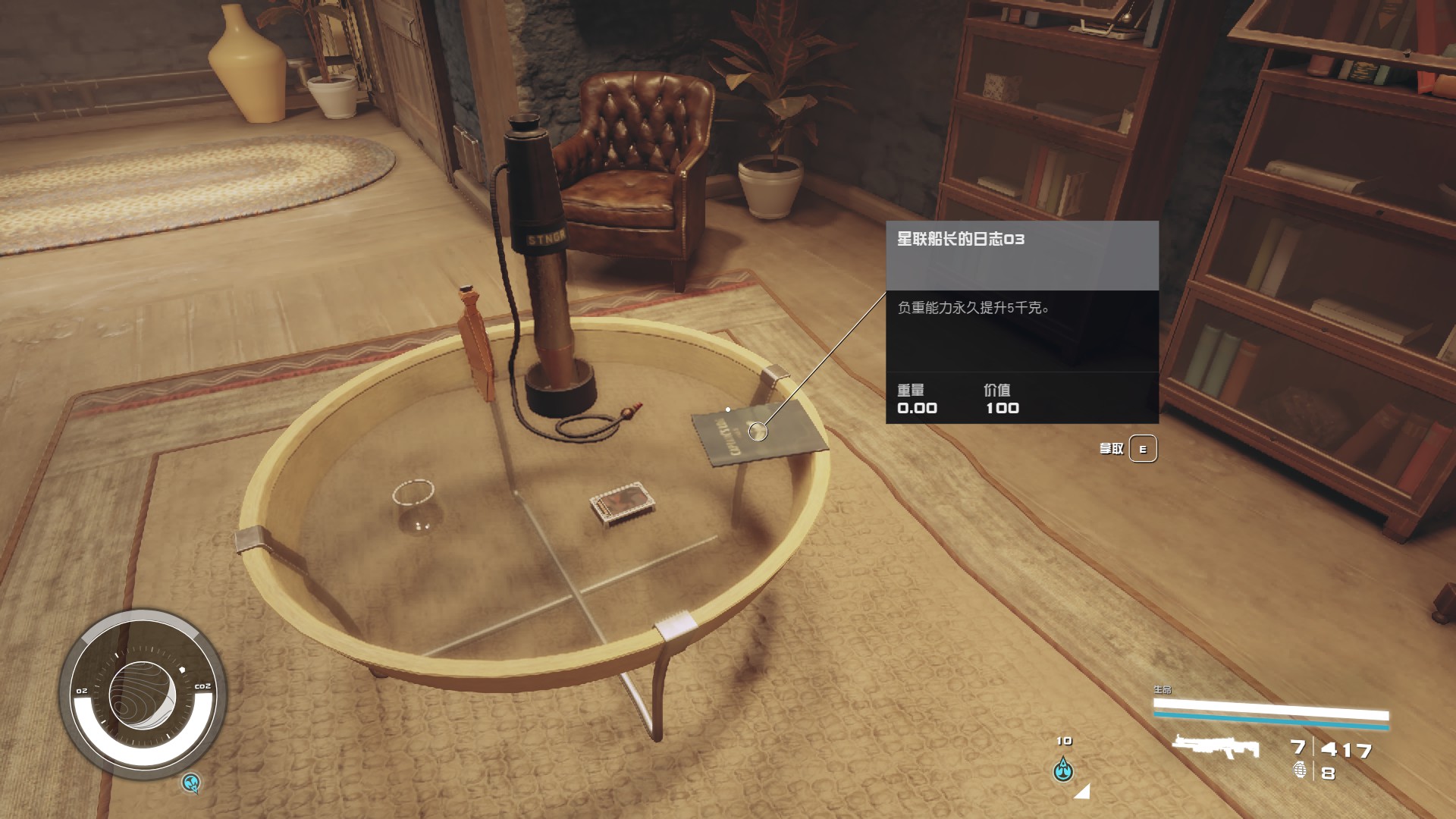This screenshot has width=1456, height=819.
Task: Click the circular compass scanner widget
Action: point(142,694)
